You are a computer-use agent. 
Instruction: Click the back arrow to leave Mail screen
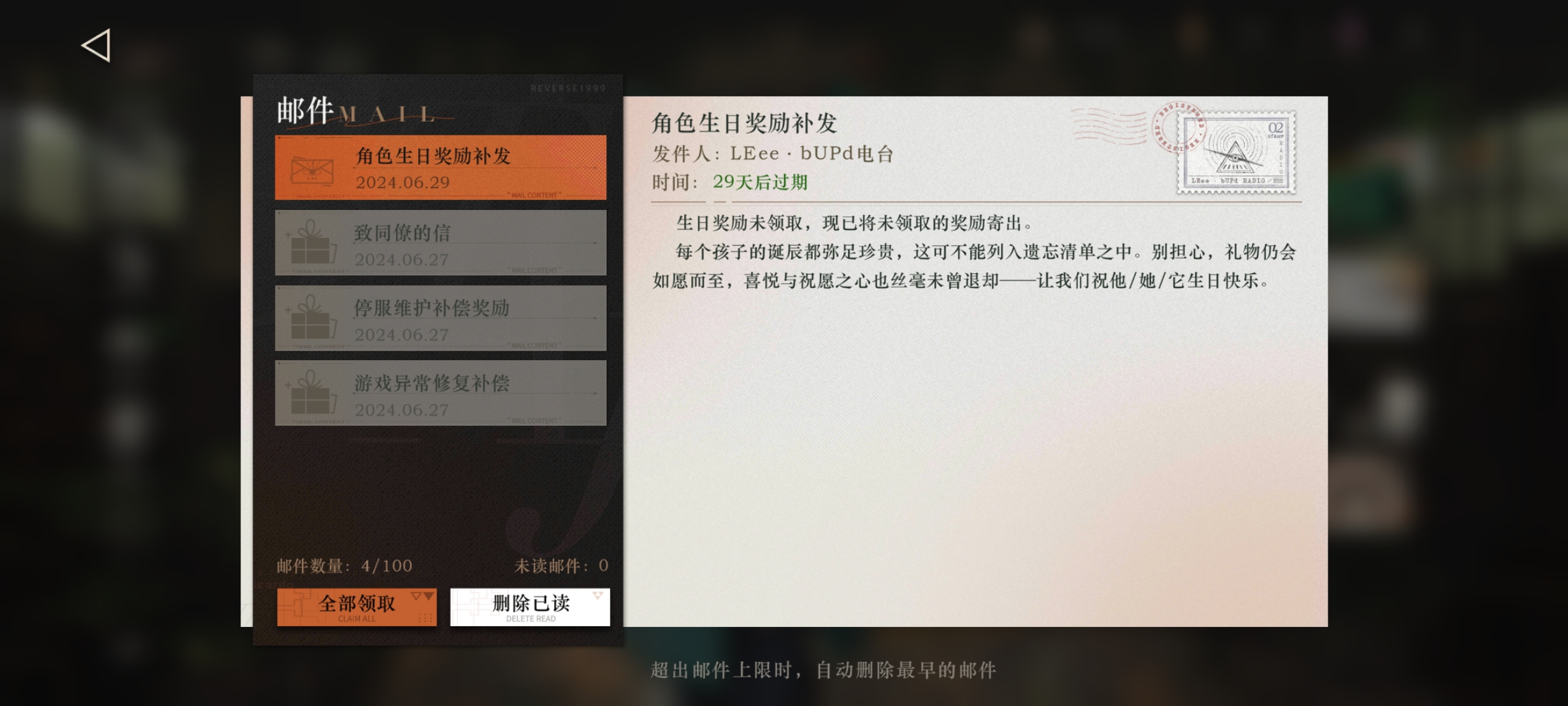click(x=95, y=44)
